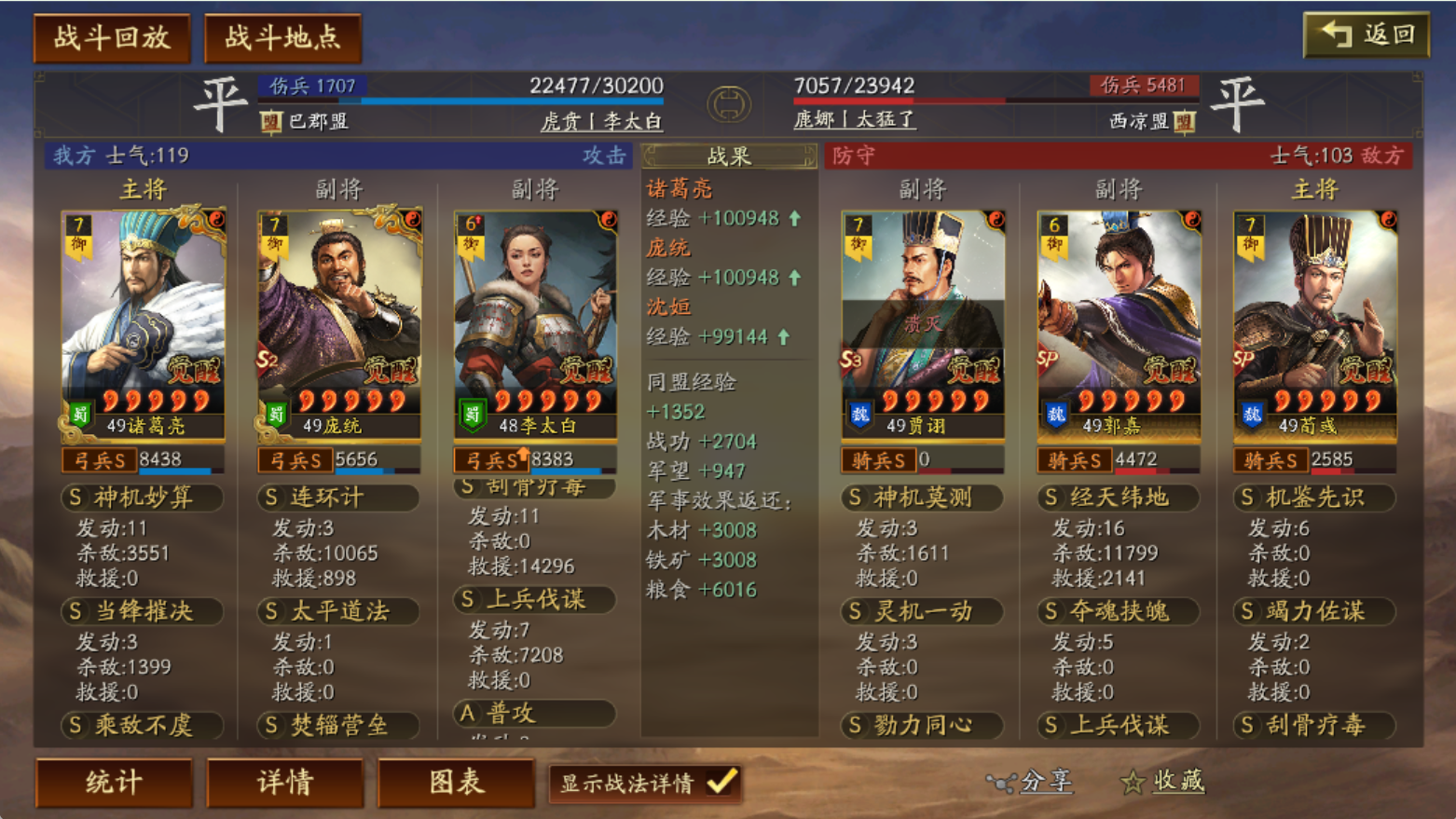Show the 战斗地点 battle location
Image resolution: width=1456 pixels, height=819 pixels.
[x=282, y=38]
